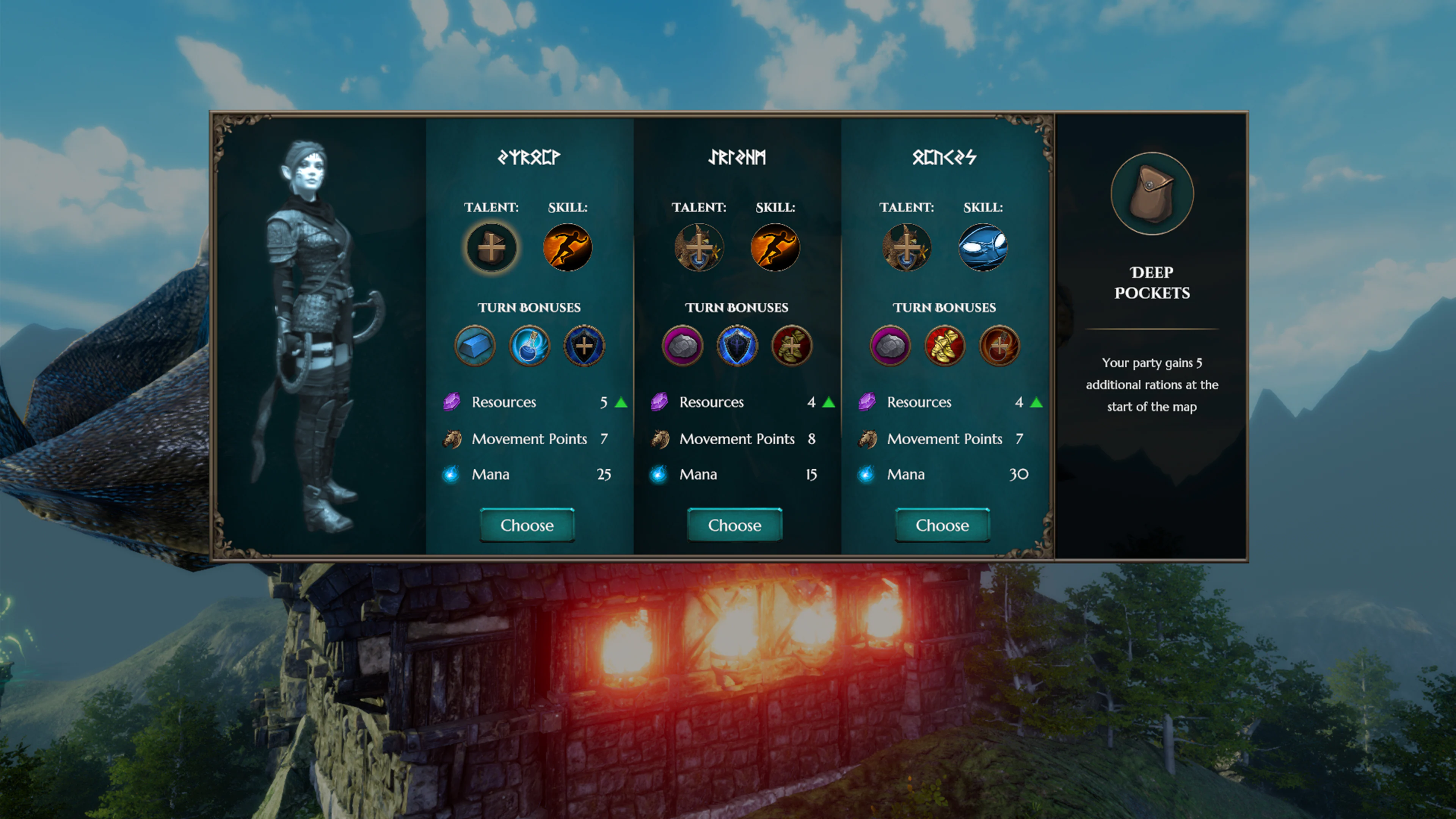The height and width of the screenshot is (819, 1456).
Task: Click the Deep Pockets pouch icon
Action: click(x=1152, y=194)
